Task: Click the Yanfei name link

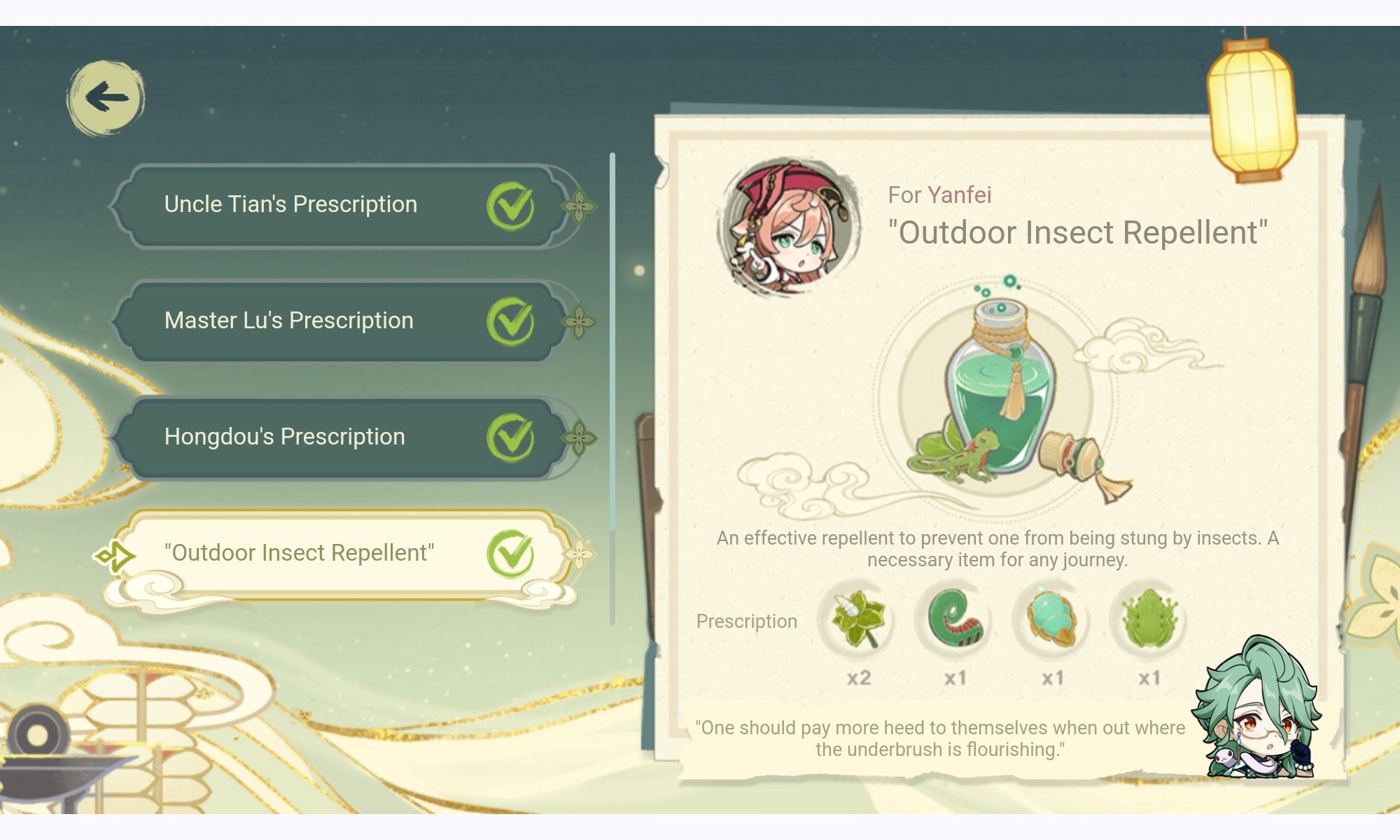Action: tap(960, 195)
